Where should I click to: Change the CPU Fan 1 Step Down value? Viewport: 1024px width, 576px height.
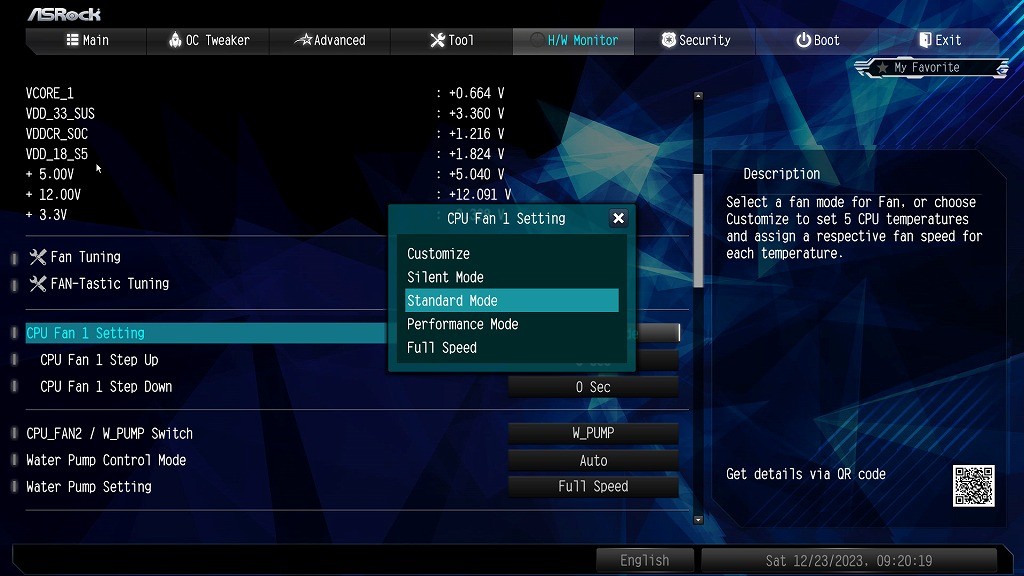tap(593, 387)
